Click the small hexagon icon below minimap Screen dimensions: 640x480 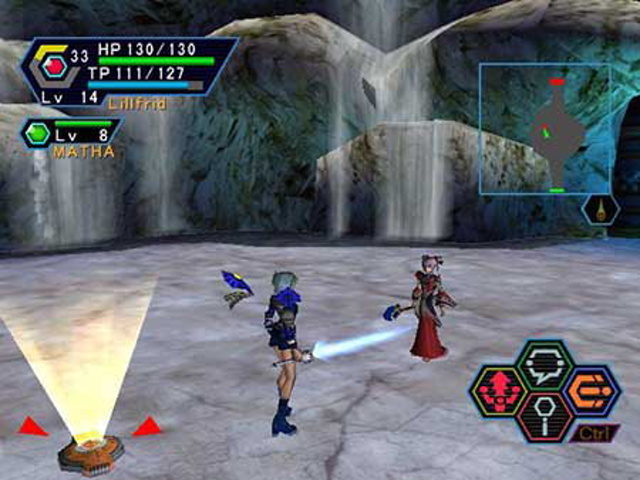pos(600,210)
